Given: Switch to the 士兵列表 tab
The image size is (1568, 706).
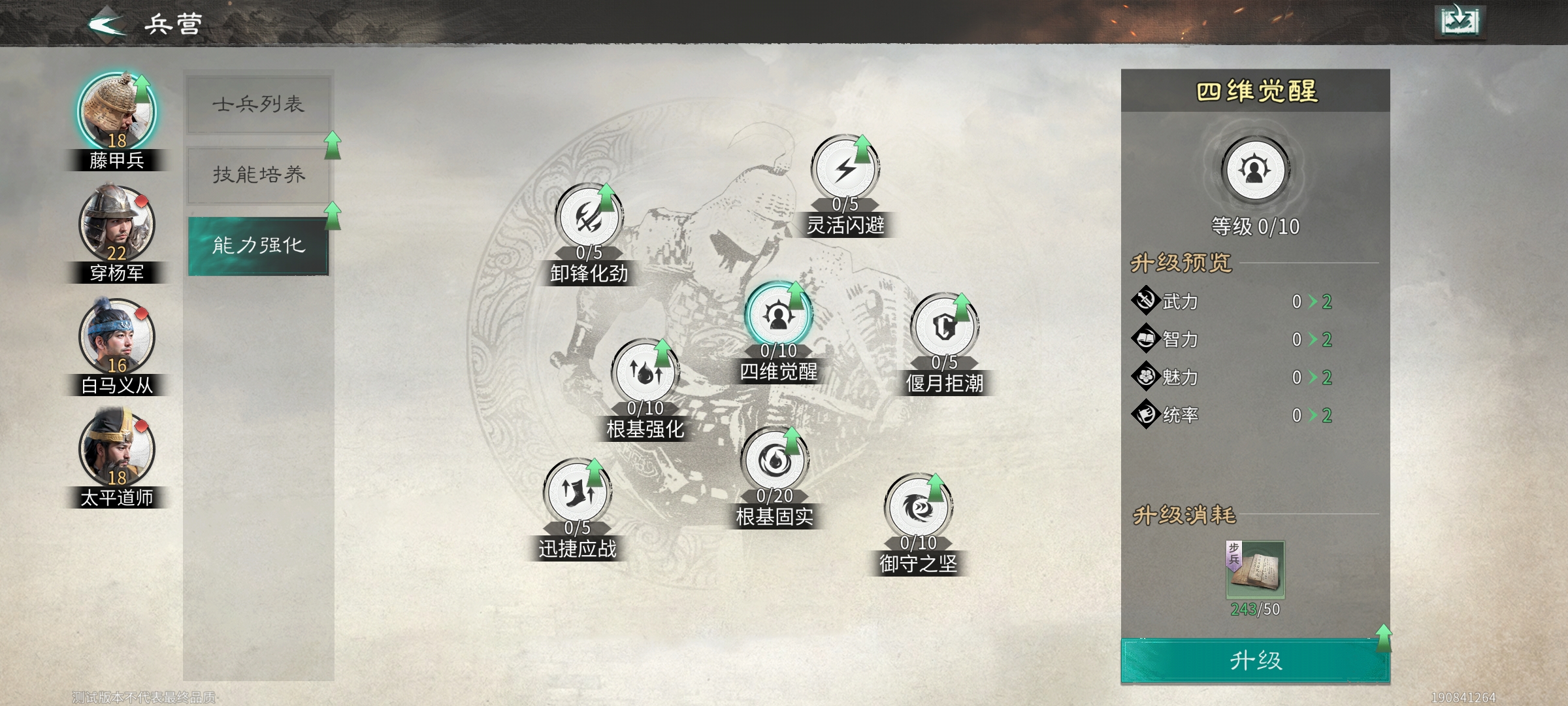Looking at the screenshot, I should pos(258,103).
